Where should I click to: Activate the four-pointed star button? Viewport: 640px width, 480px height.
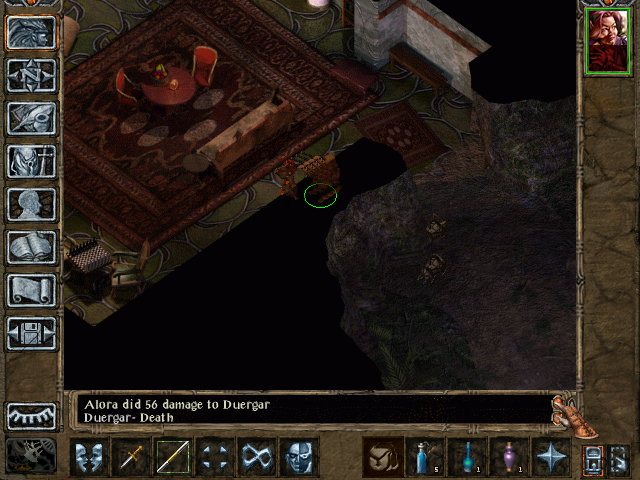click(x=551, y=457)
